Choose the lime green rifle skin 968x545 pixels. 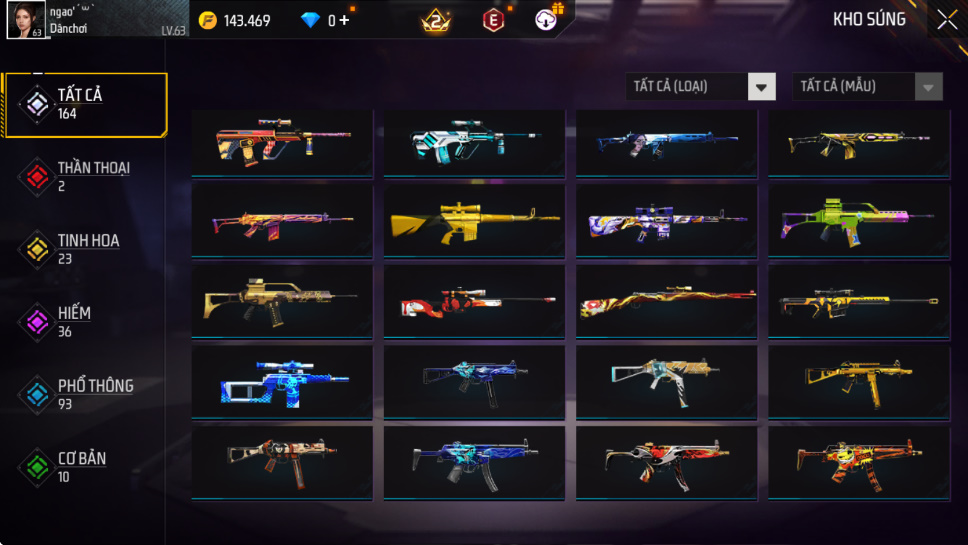coord(858,219)
